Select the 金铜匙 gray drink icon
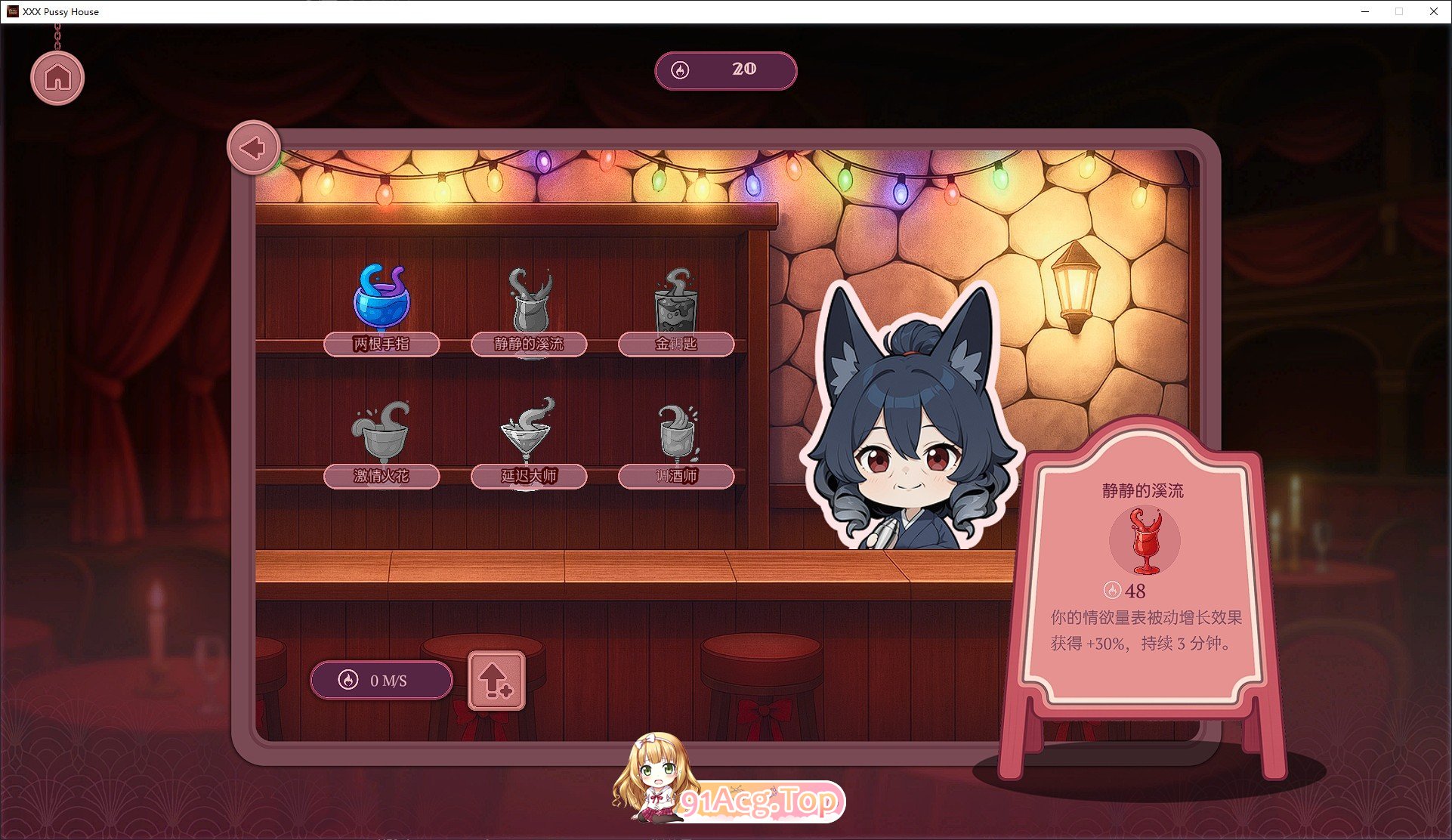1452x840 pixels. pos(675,302)
